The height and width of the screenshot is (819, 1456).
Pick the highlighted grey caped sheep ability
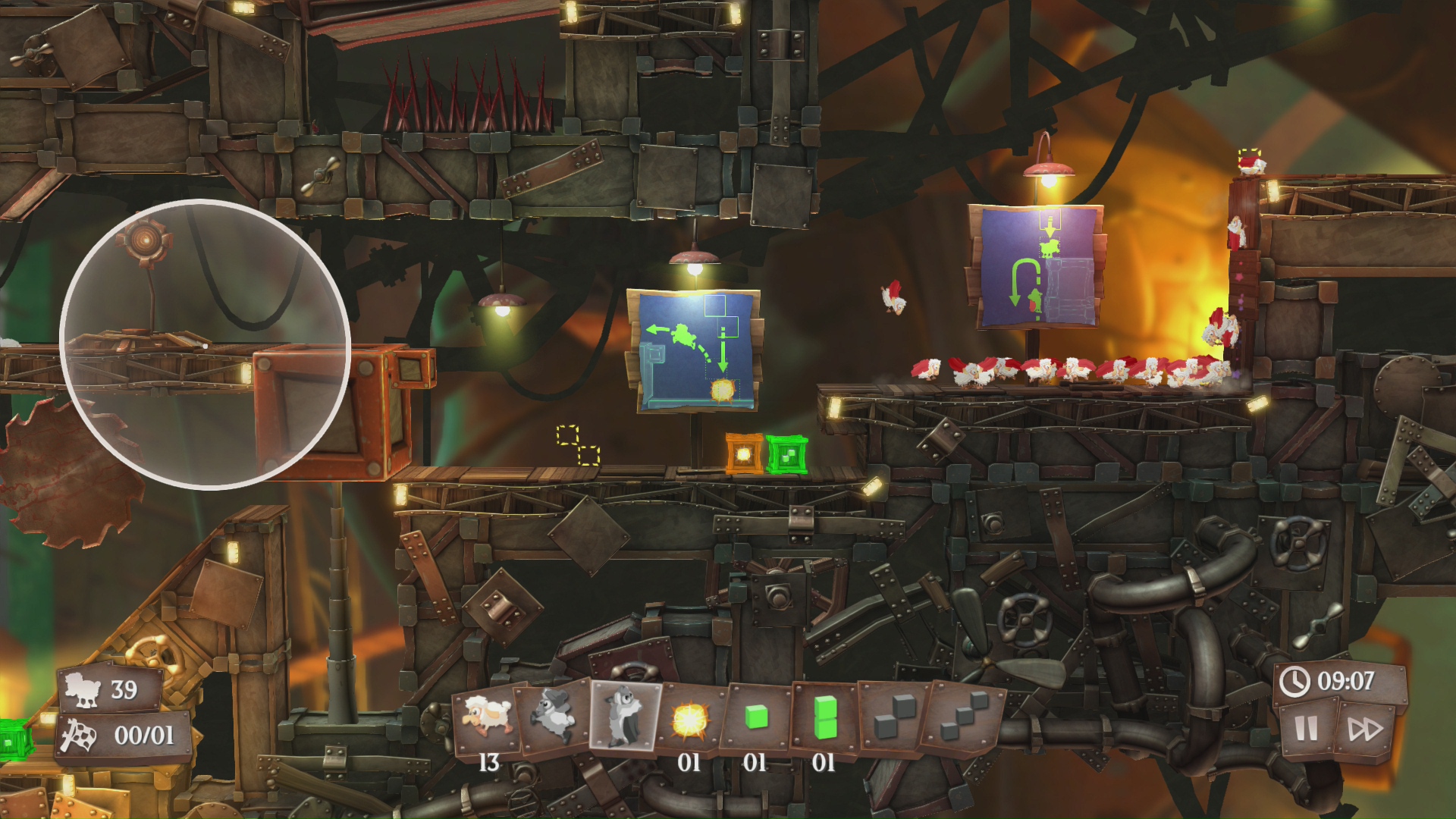coord(626,715)
